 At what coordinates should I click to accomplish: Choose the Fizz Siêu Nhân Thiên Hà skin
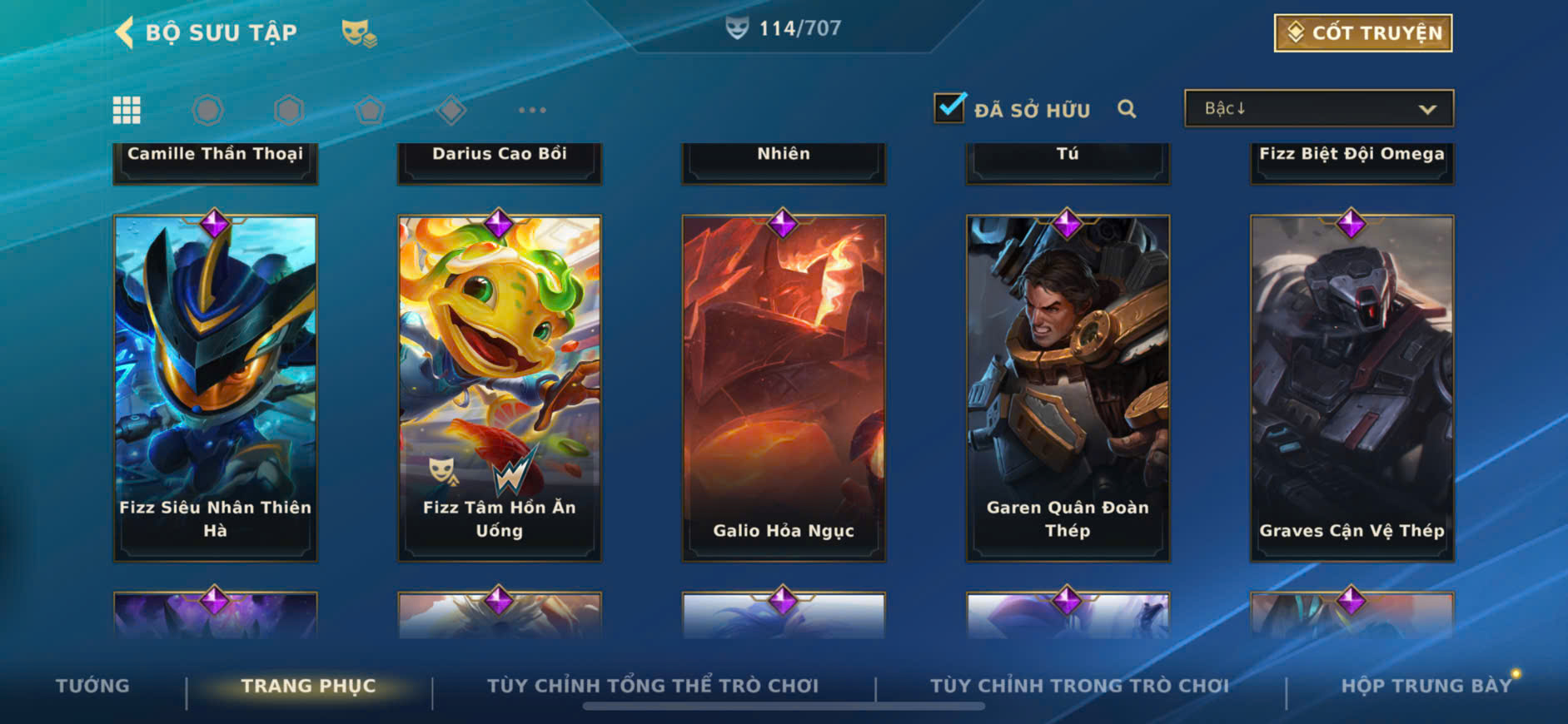pyautogui.click(x=216, y=388)
